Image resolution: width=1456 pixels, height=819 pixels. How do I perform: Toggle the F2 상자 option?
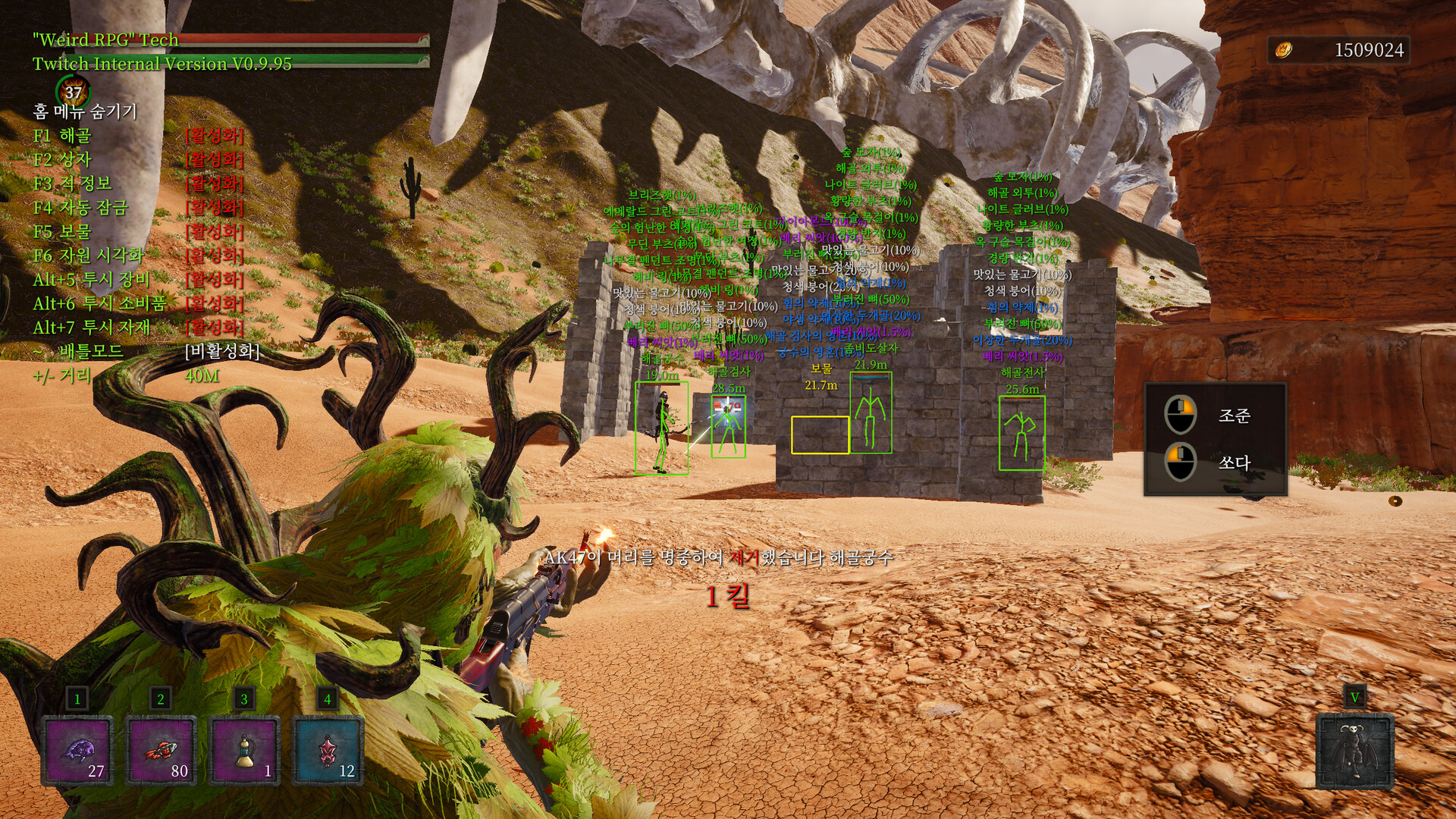tap(62, 159)
